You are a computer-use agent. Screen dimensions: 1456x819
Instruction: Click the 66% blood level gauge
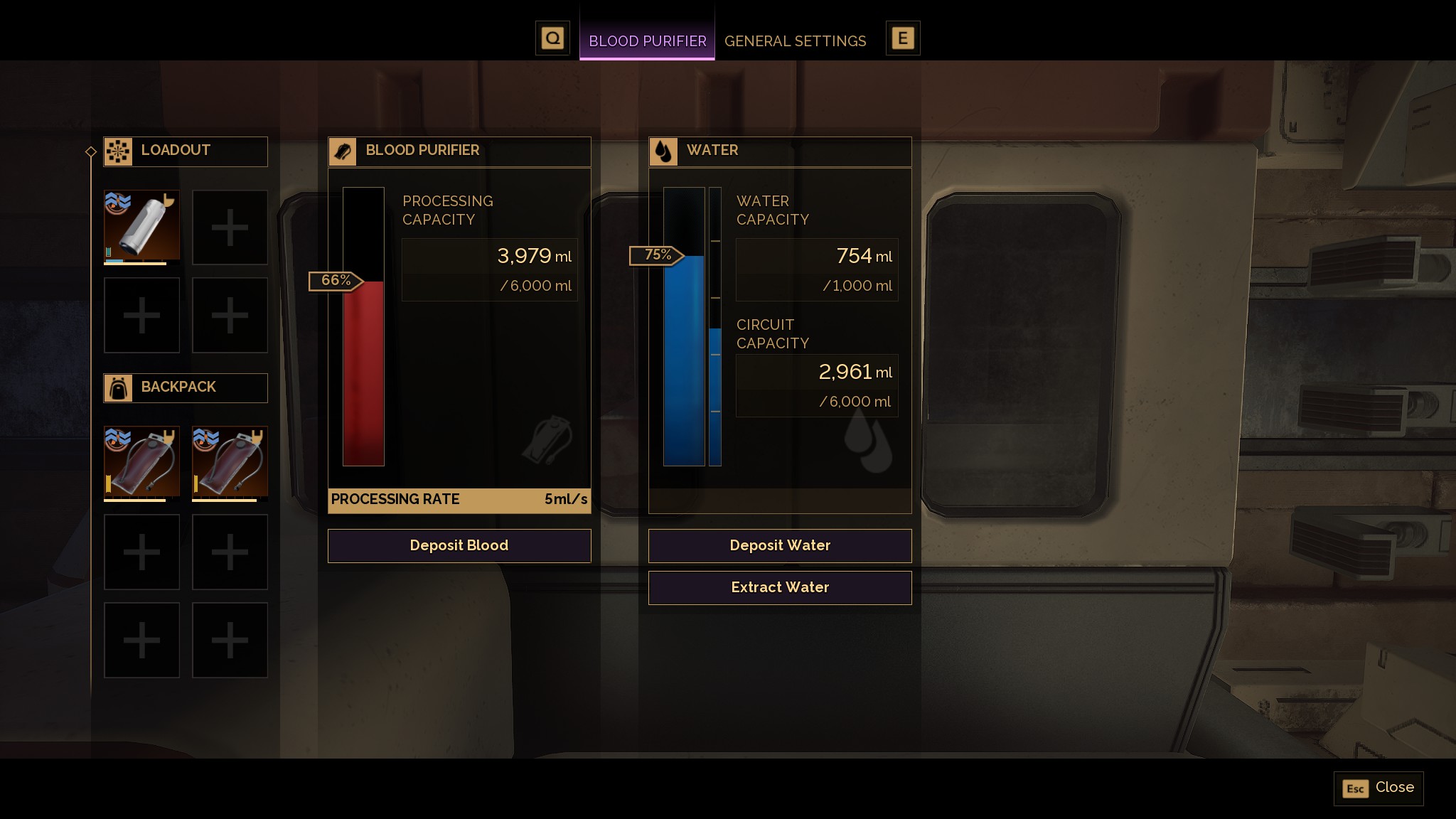336,281
